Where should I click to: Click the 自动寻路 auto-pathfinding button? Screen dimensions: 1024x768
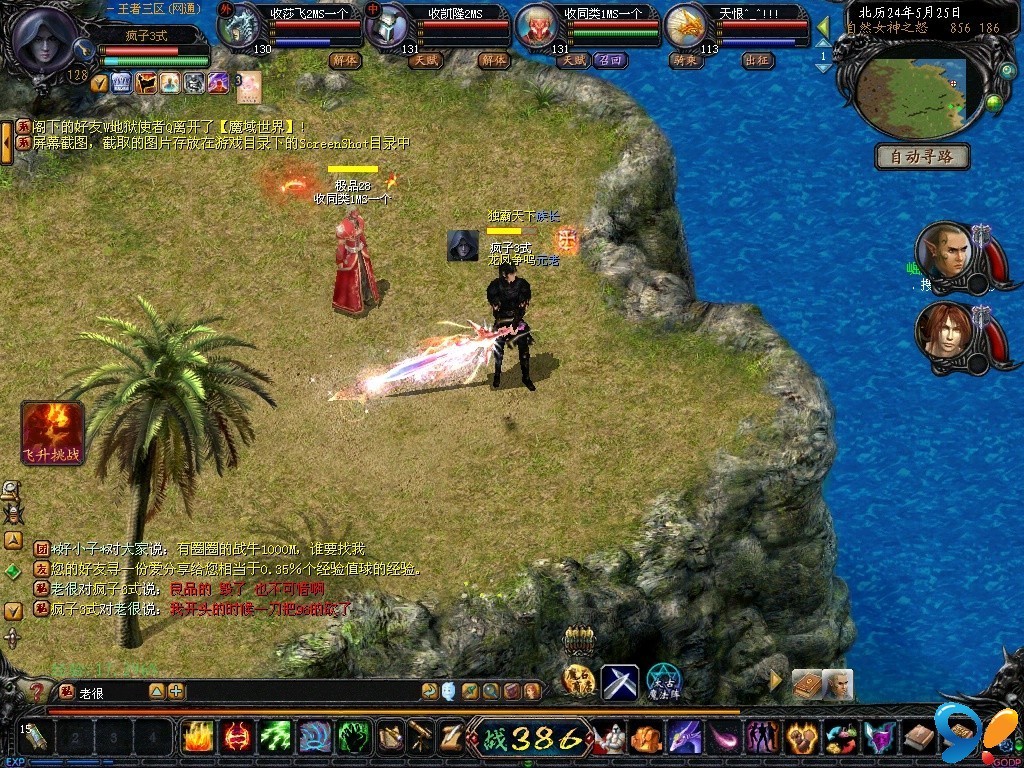(922, 156)
